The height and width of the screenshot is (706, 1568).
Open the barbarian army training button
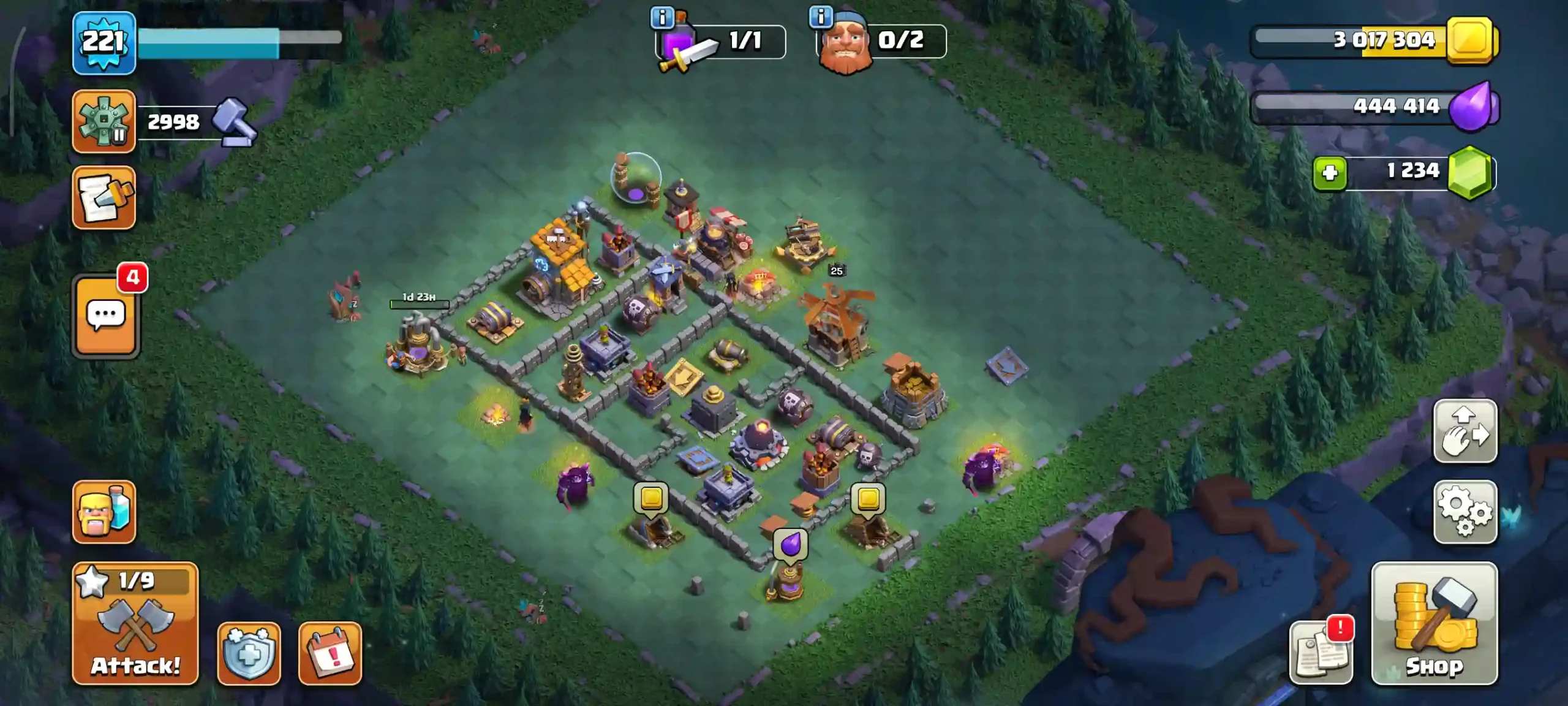coord(104,512)
